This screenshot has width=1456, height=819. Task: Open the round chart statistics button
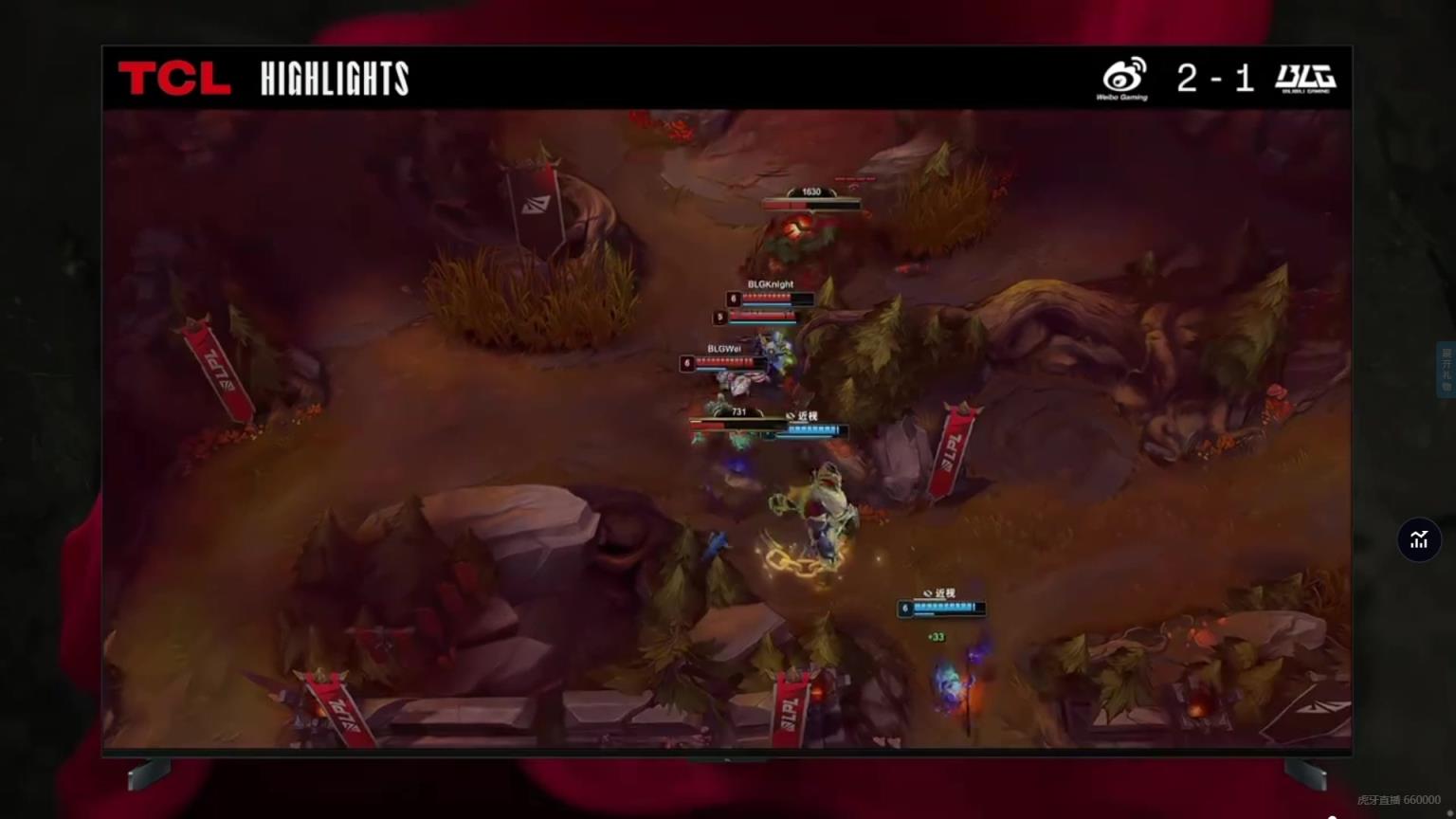click(x=1419, y=539)
